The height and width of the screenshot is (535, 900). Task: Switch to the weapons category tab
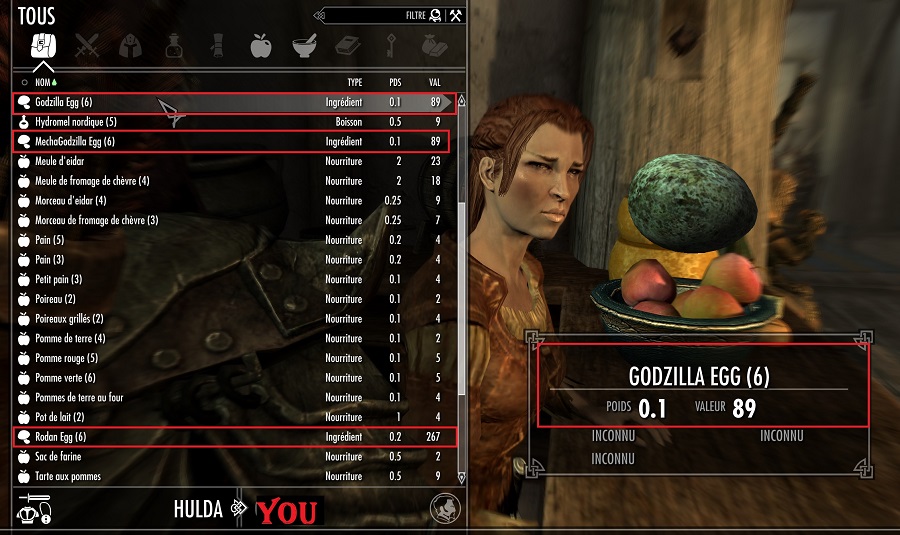[87, 45]
